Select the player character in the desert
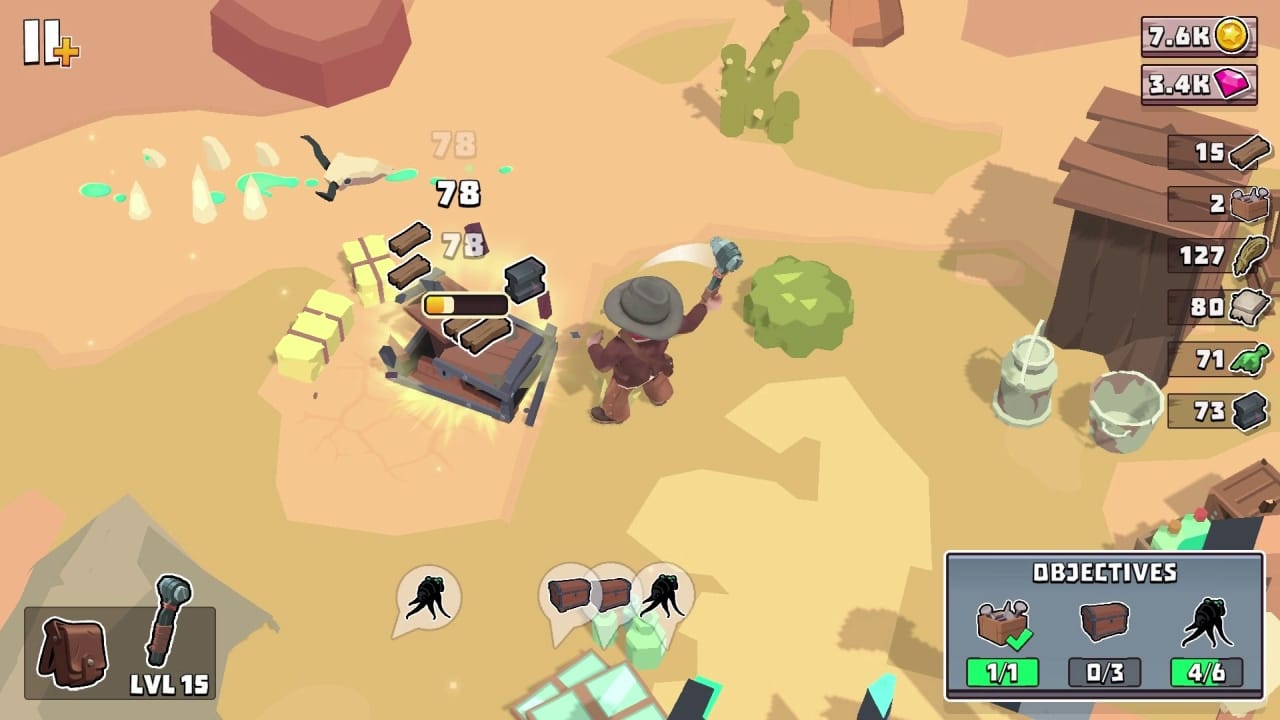Viewport: 1280px width, 720px height. point(645,350)
